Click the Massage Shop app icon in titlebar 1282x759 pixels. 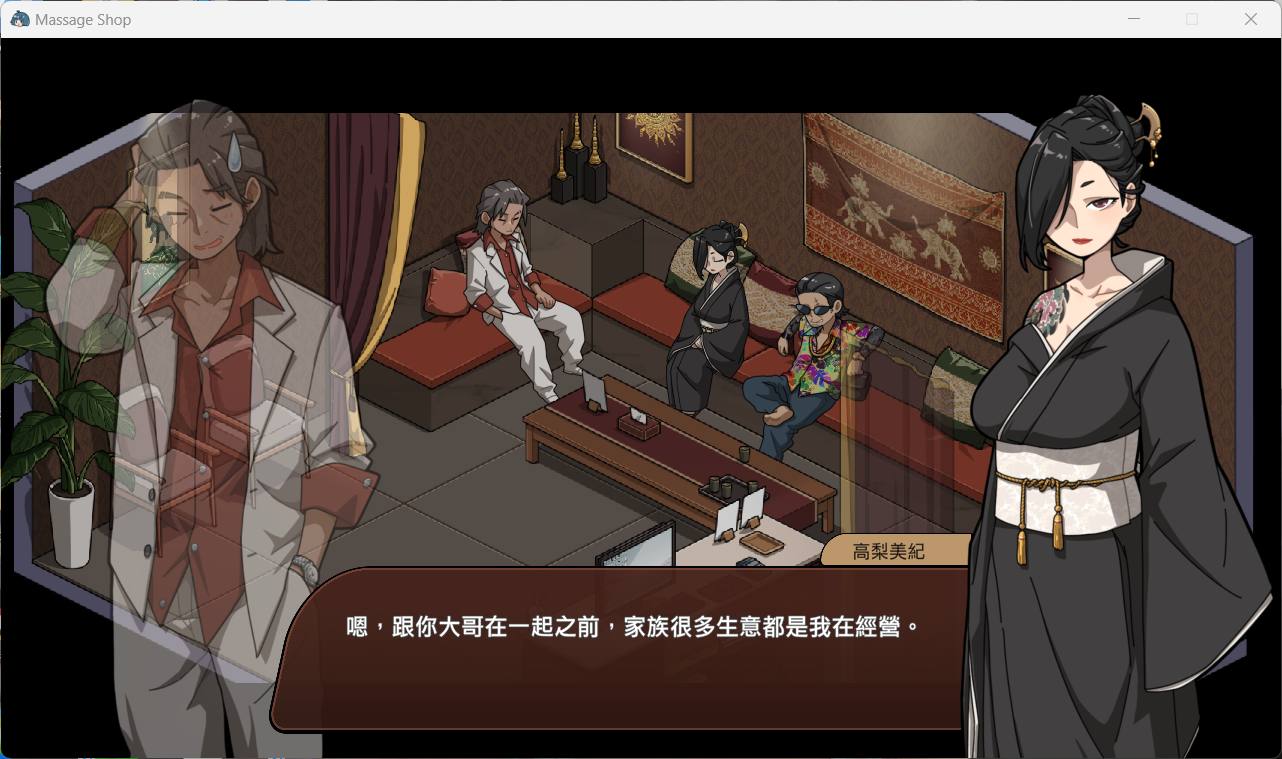click(x=18, y=18)
